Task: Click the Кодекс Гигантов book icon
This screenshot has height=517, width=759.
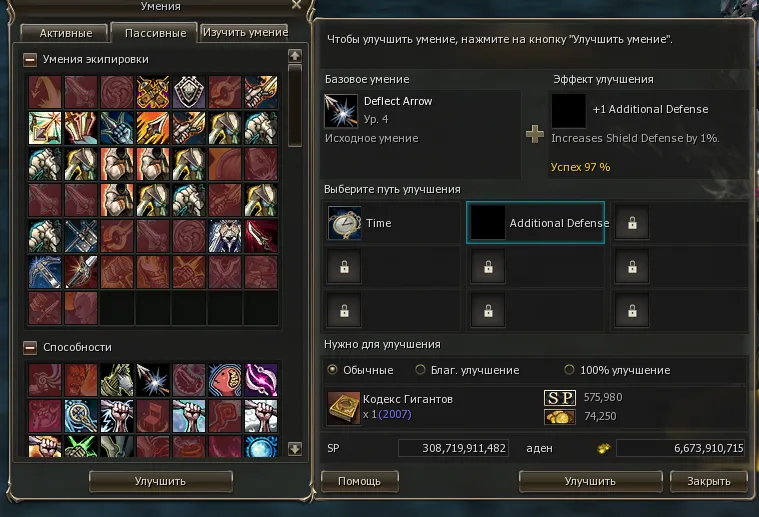Action: coord(343,408)
